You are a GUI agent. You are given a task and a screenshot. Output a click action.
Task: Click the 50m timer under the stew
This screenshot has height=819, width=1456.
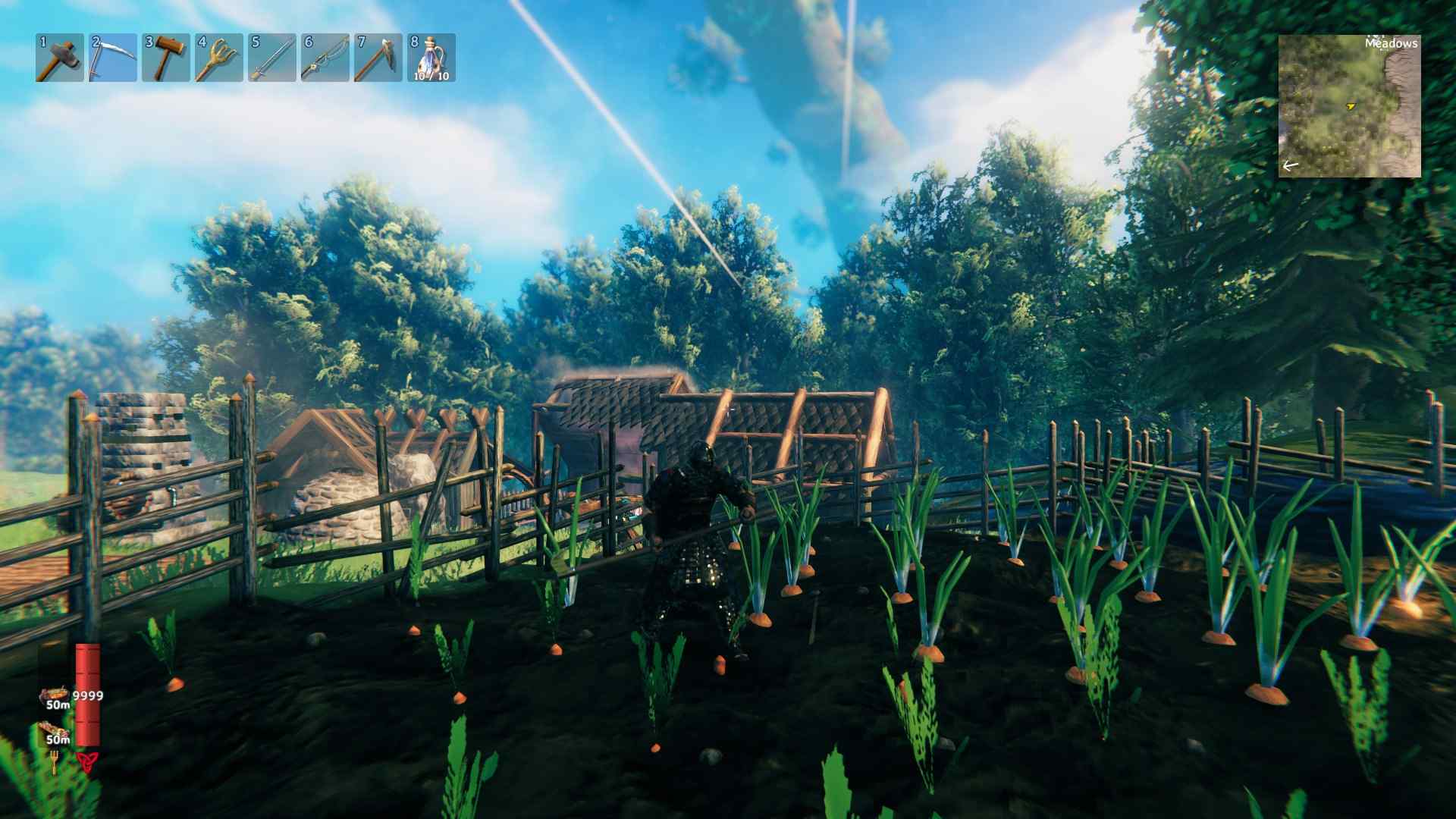click(58, 704)
